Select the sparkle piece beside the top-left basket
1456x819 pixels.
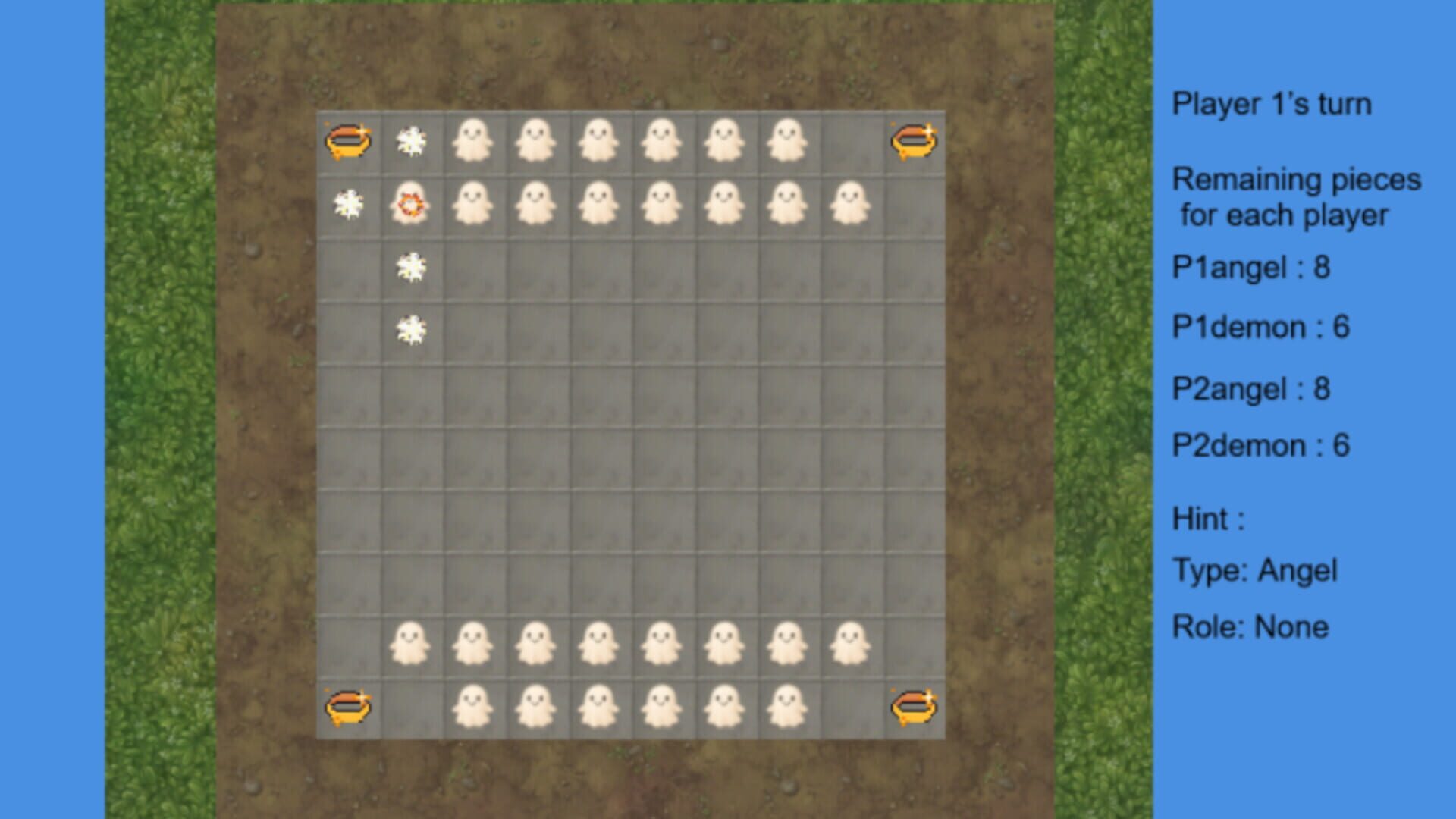point(413,139)
